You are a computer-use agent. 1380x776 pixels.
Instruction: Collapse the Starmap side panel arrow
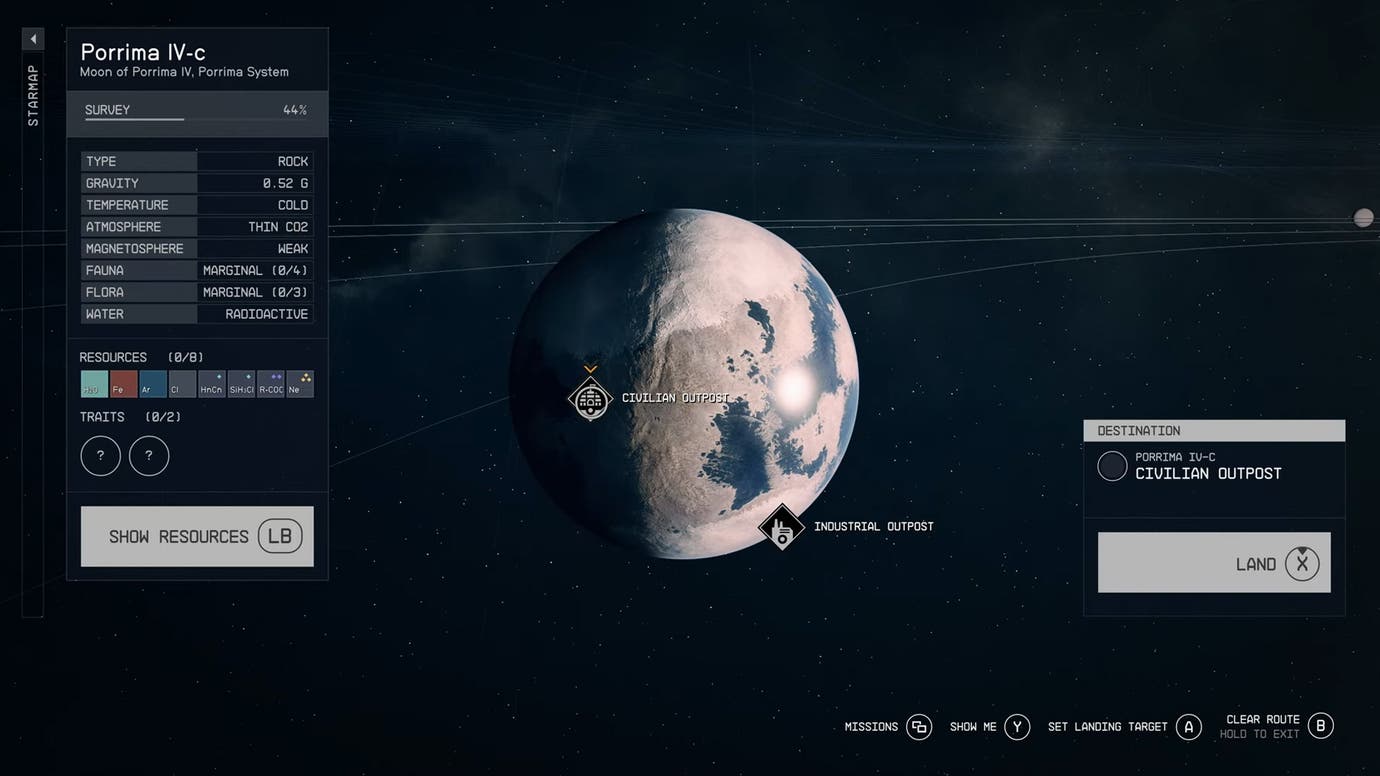point(33,39)
